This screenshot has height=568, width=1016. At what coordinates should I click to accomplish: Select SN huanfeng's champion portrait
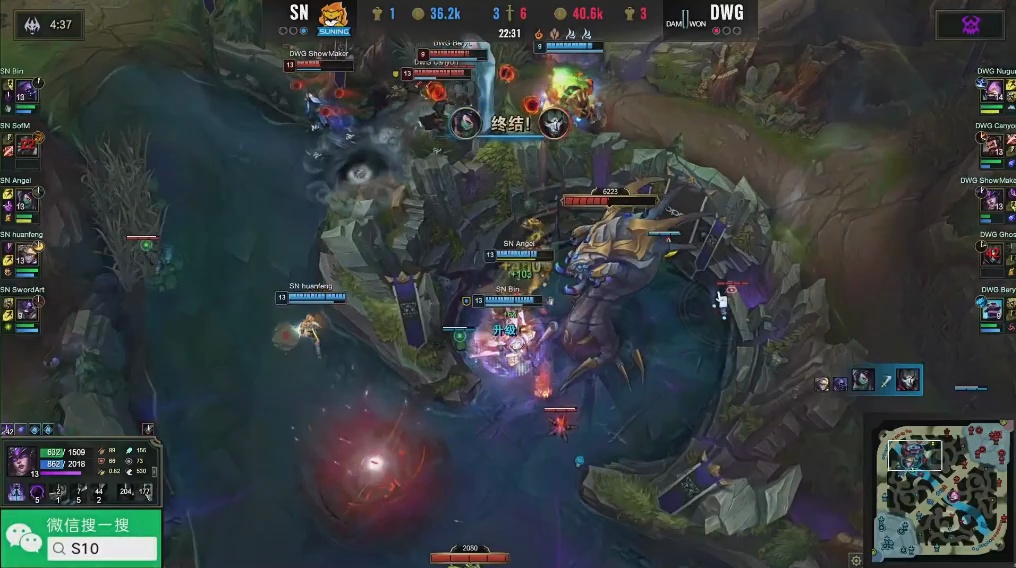click(x=26, y=255)
